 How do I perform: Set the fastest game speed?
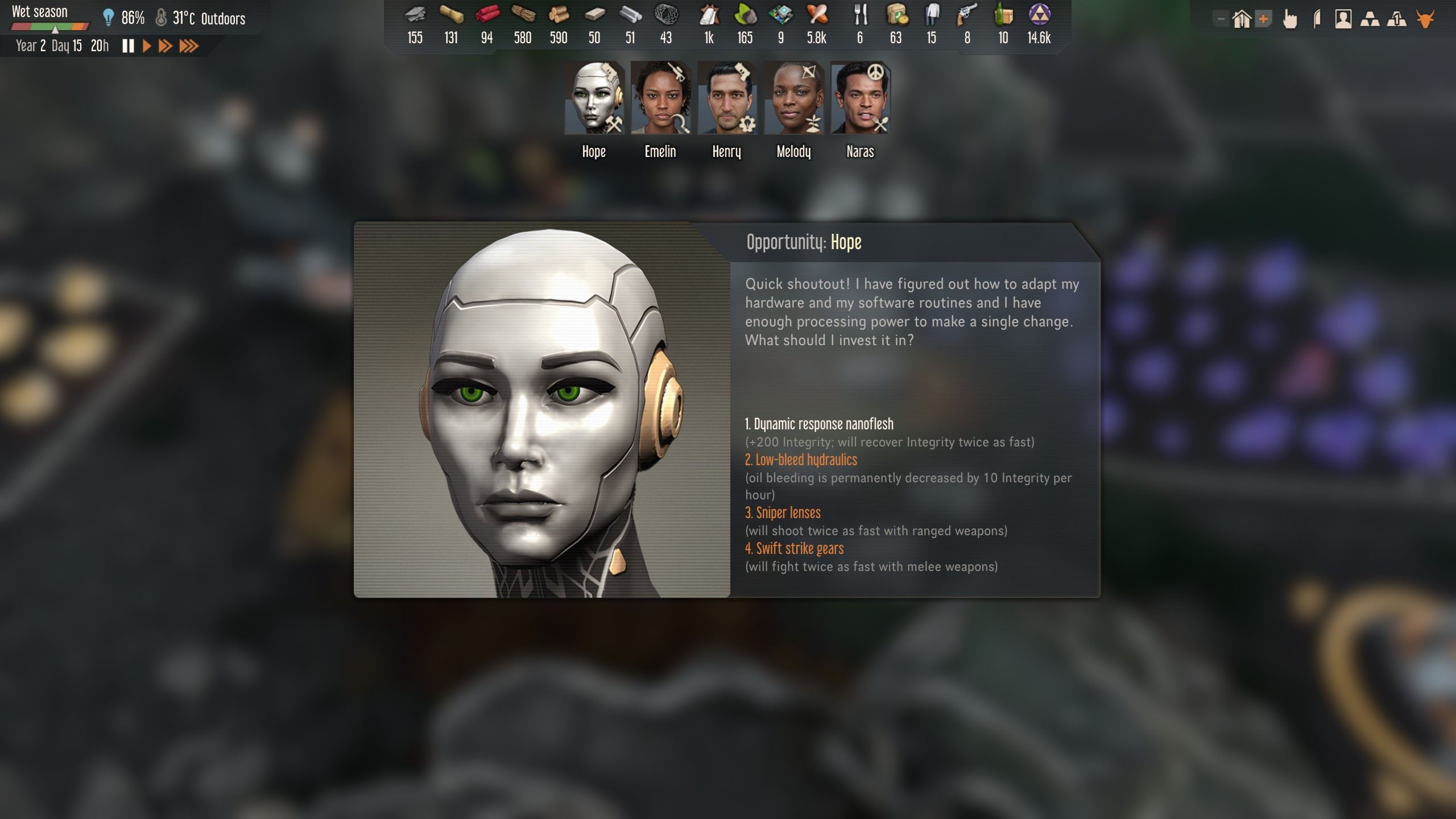tap(188, 46)
